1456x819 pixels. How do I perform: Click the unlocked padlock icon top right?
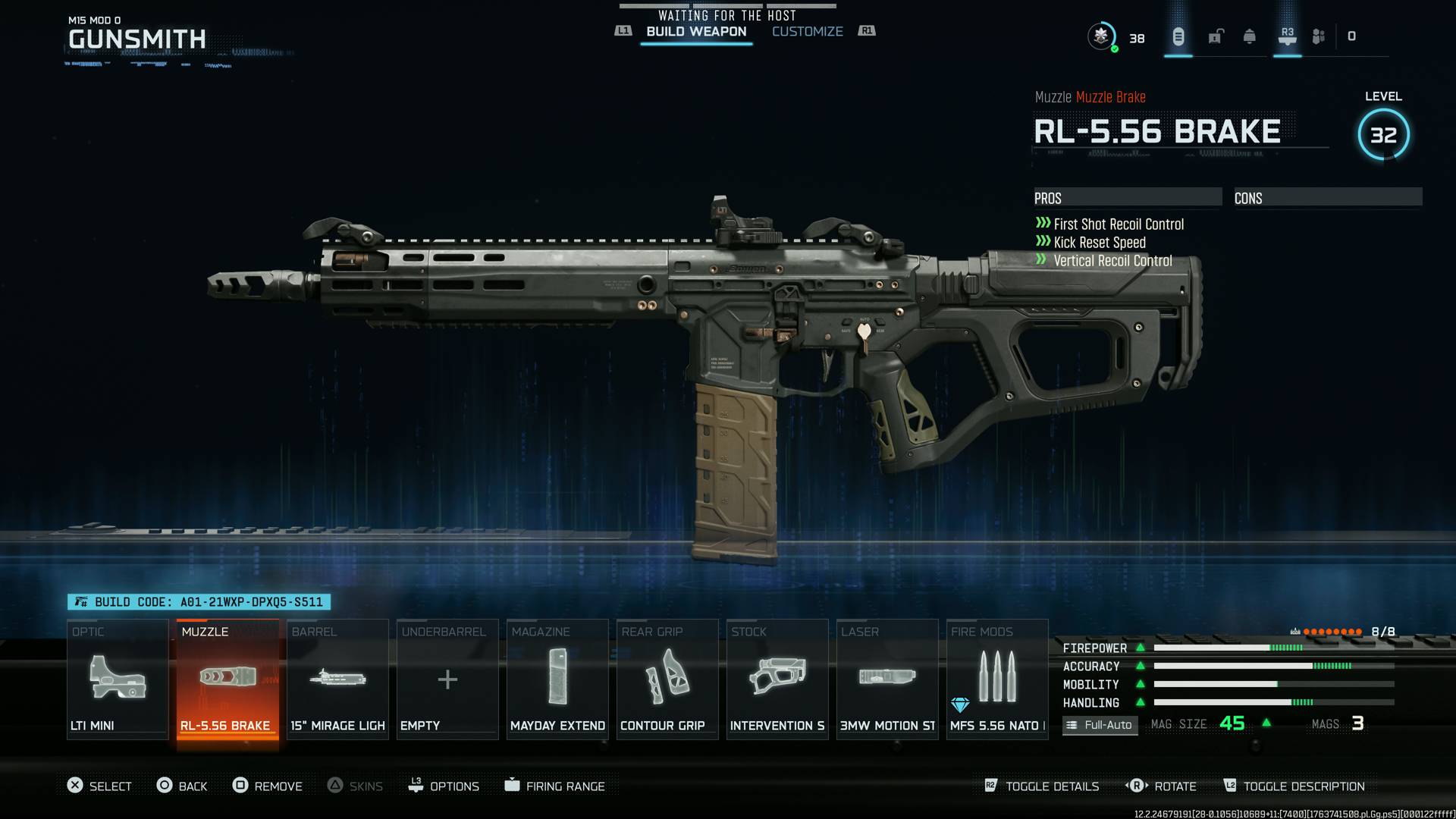[x=1215, y=36]
